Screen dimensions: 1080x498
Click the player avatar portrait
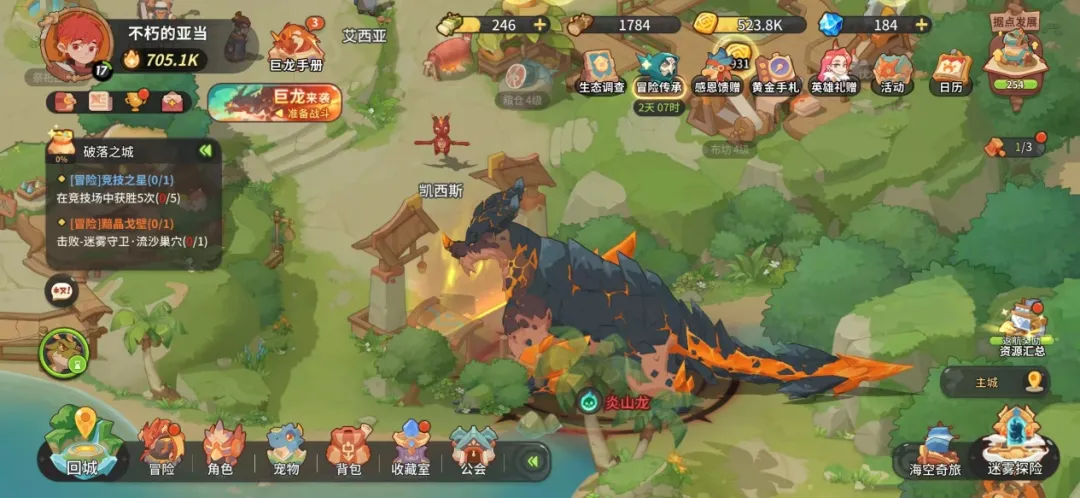pyautogui.click(x=76, y=41)
